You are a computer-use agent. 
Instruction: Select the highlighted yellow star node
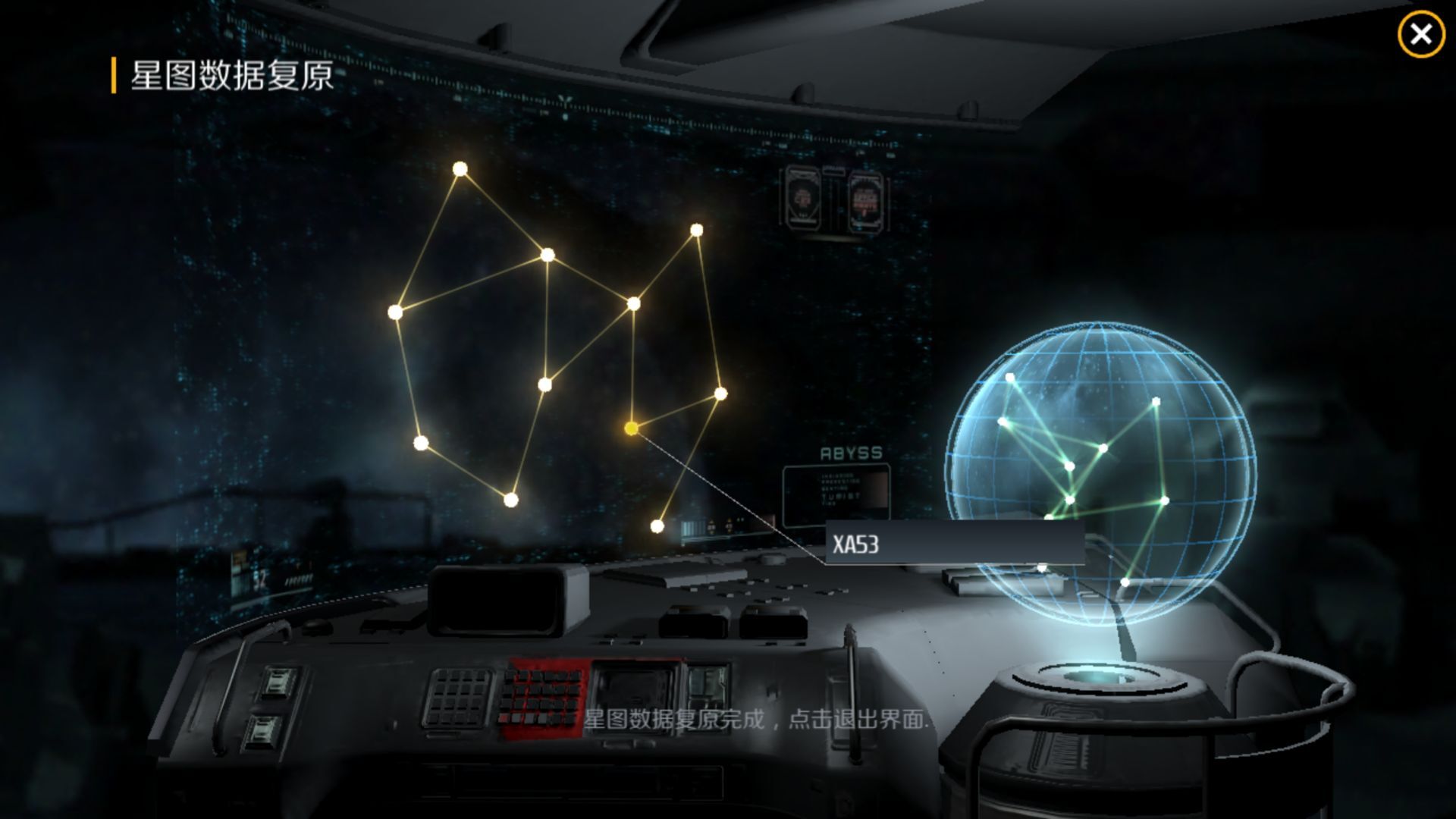pyautogui.click(x=631, y=428)
